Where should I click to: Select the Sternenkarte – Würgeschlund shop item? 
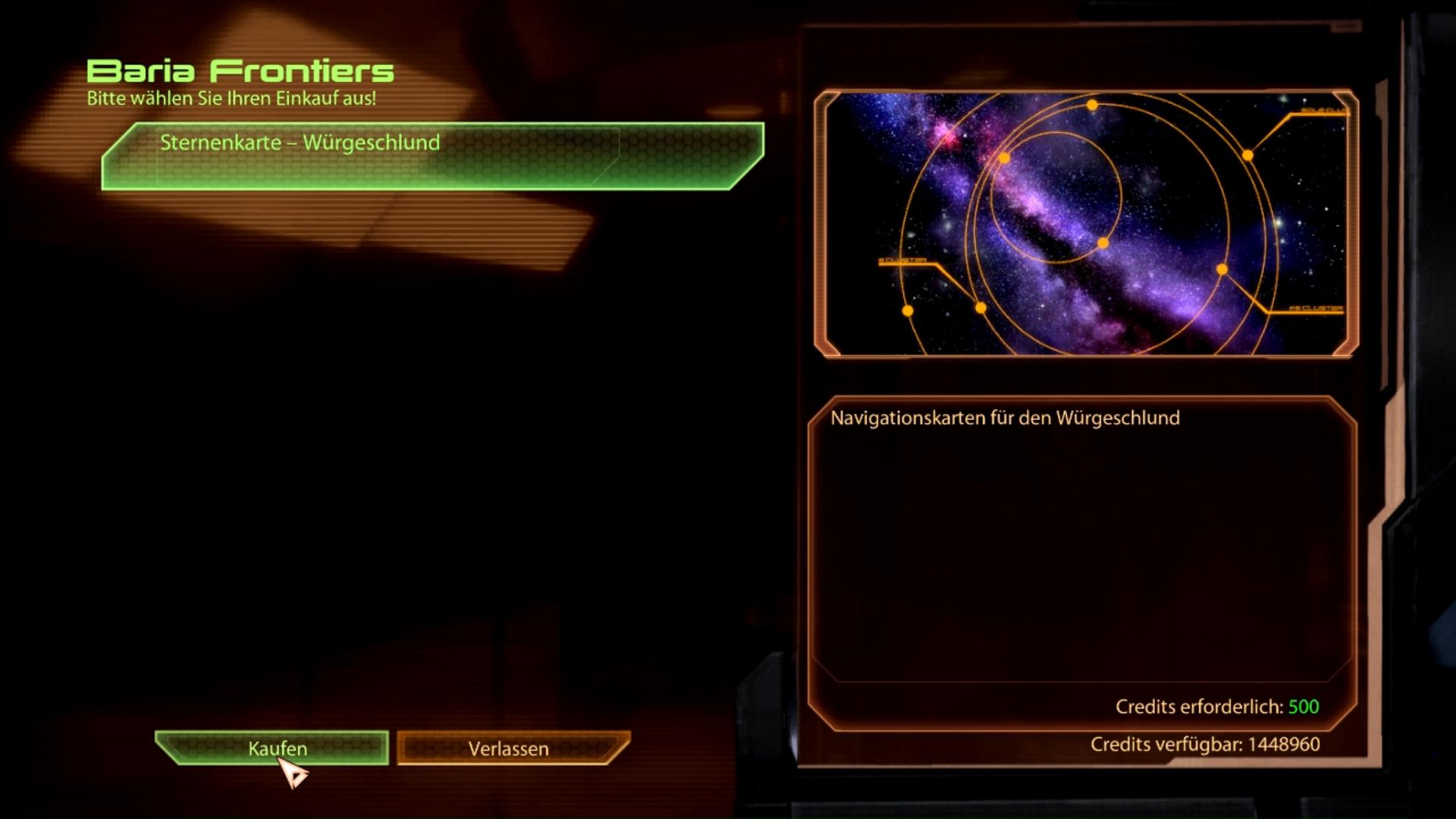tap(432, 155)
